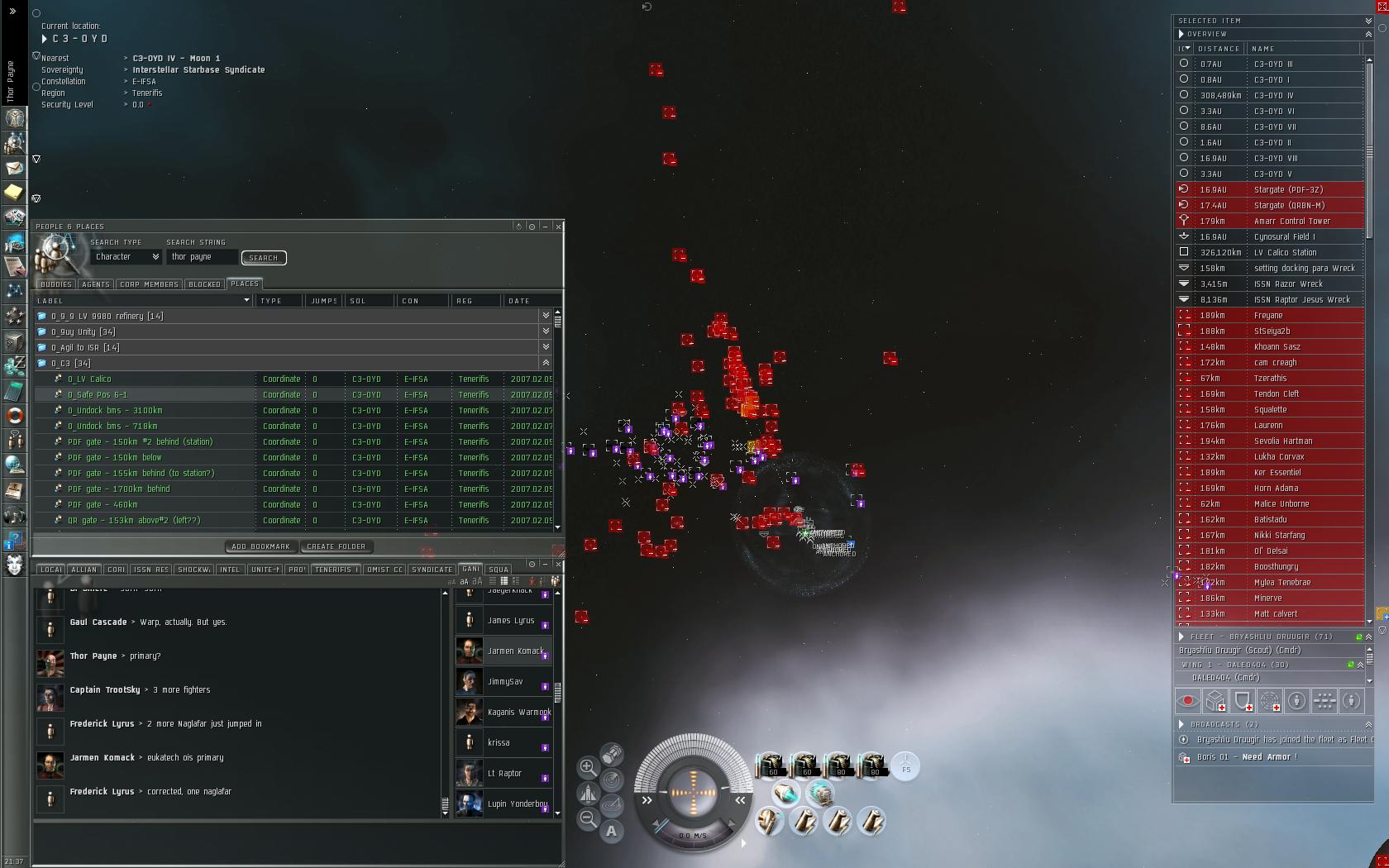
Task: Show the Blocked tab
Action: (204, 284)
